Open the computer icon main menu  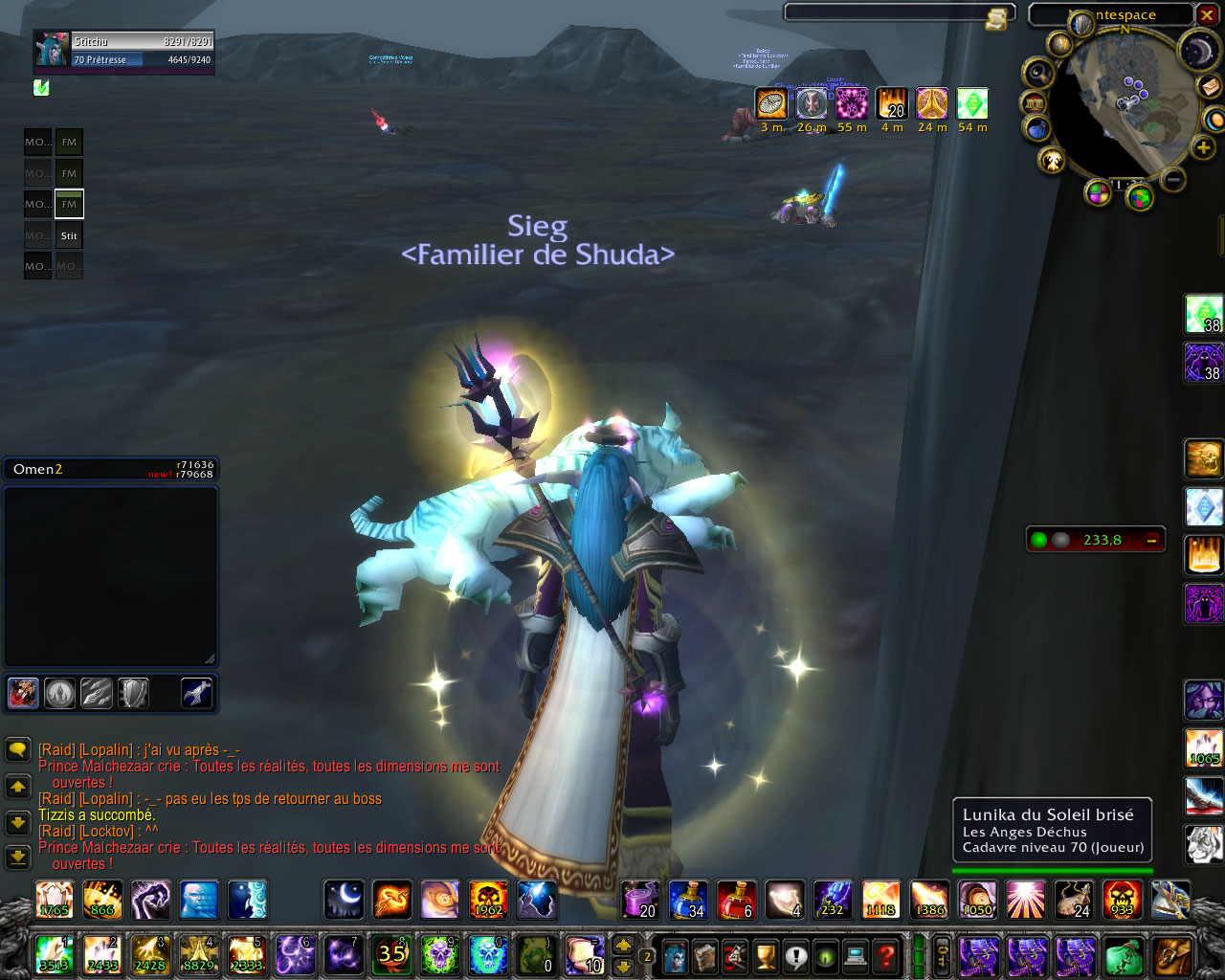click(856, 955)
